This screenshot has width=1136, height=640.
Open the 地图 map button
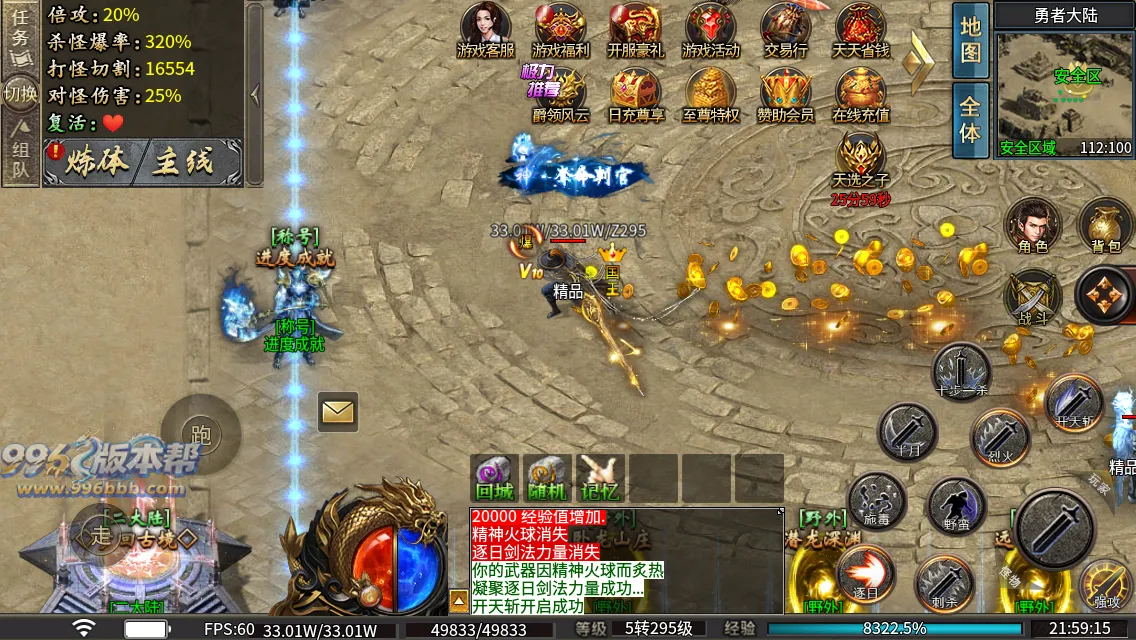pos(970,40)
